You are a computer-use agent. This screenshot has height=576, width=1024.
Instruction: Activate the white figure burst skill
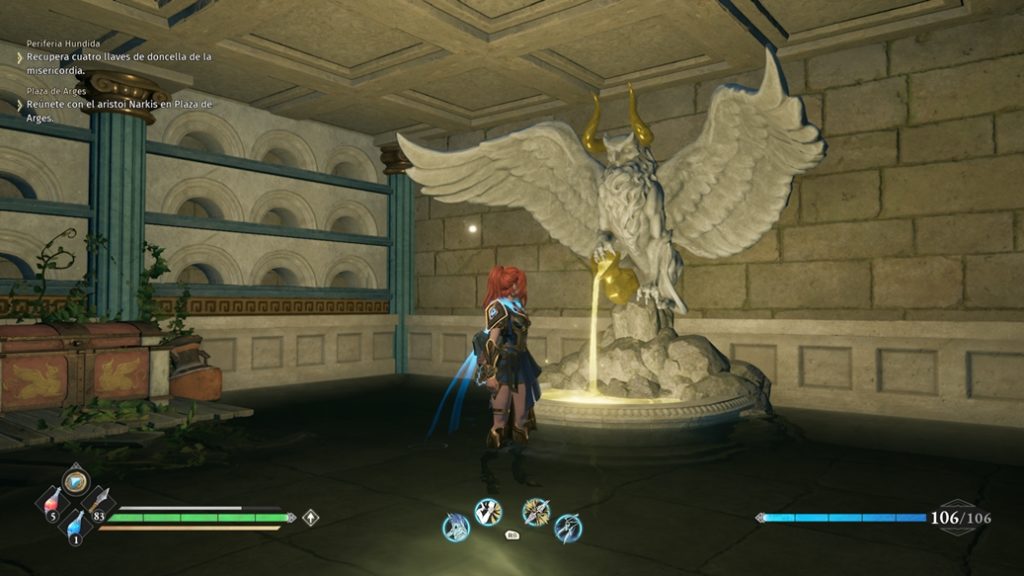coord(488,512)
